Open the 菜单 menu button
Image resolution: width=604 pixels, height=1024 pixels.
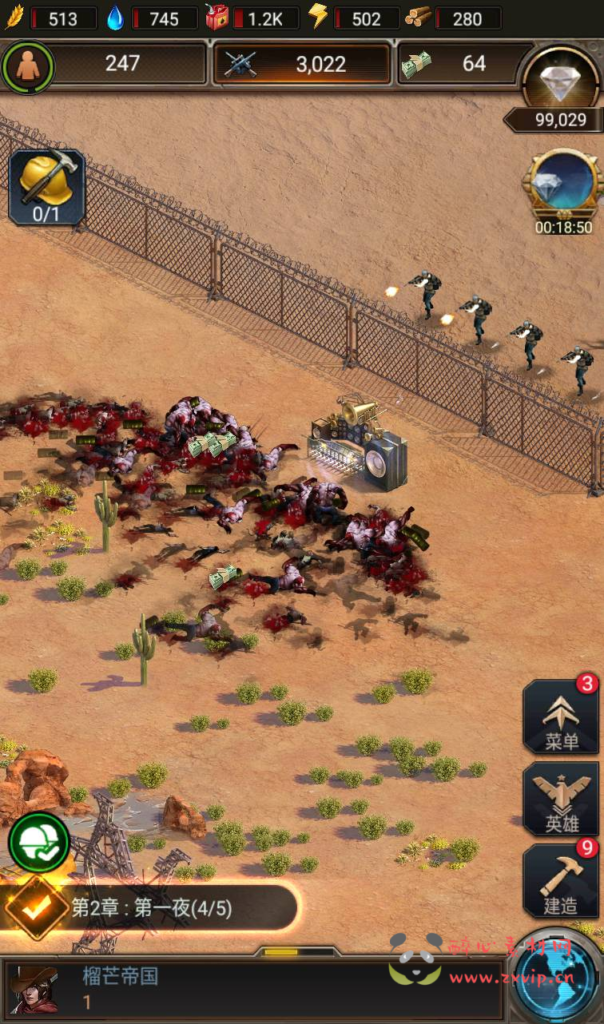(560, 717)
